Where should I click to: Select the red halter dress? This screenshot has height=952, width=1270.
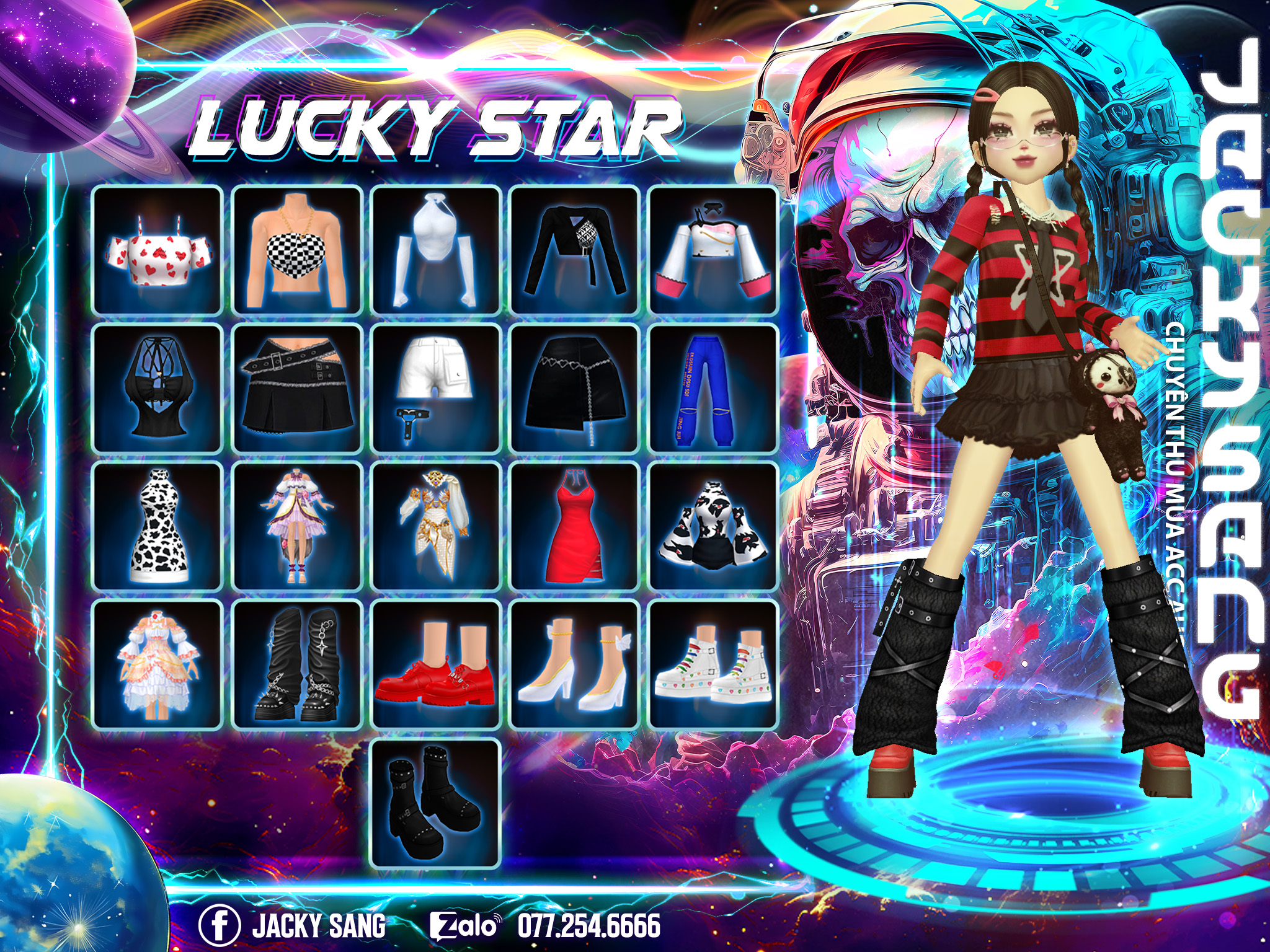pyautogui.click(x=574, y=526)
